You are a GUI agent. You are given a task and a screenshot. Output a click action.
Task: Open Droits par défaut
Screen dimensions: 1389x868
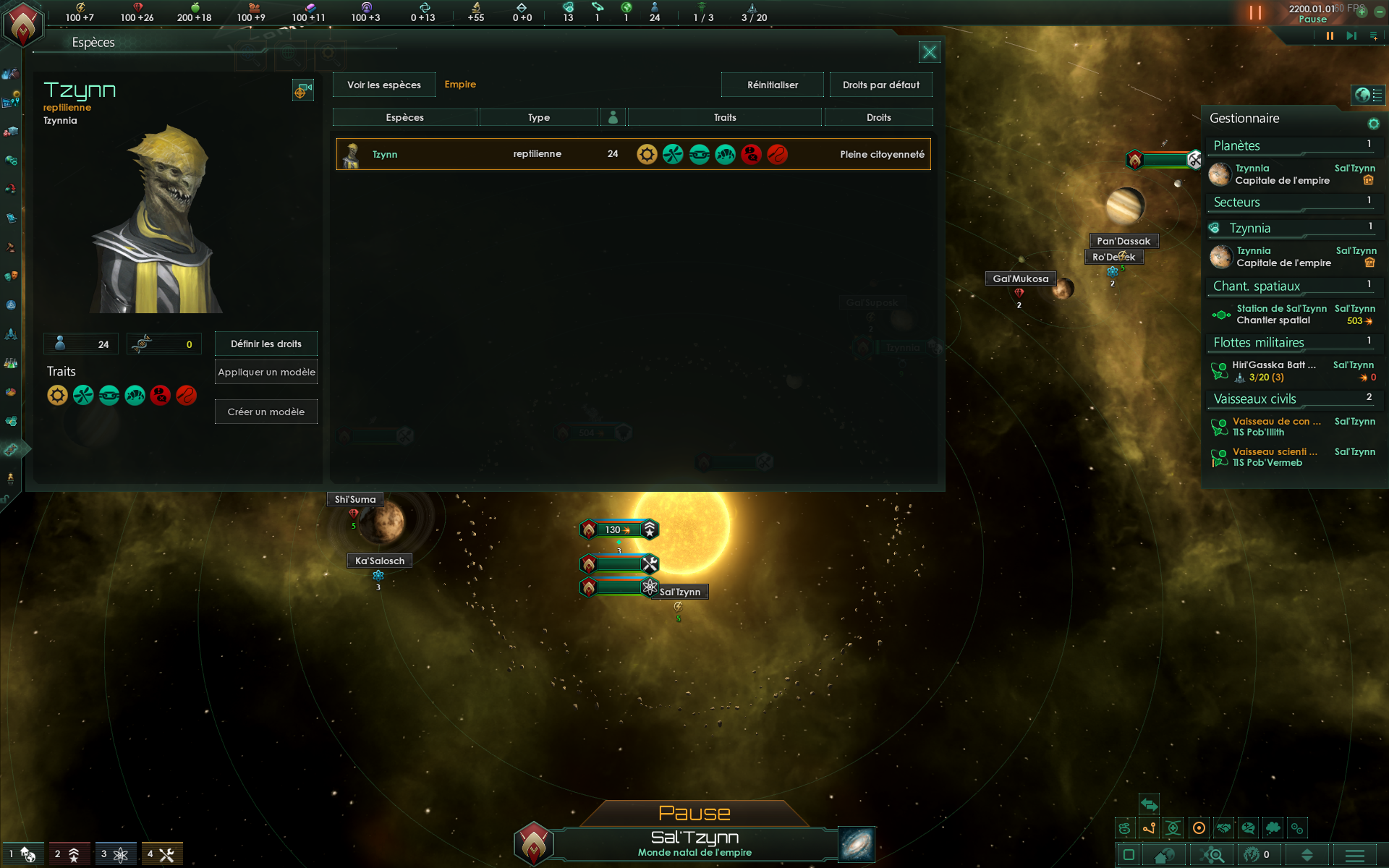click(x=880, y=85)
